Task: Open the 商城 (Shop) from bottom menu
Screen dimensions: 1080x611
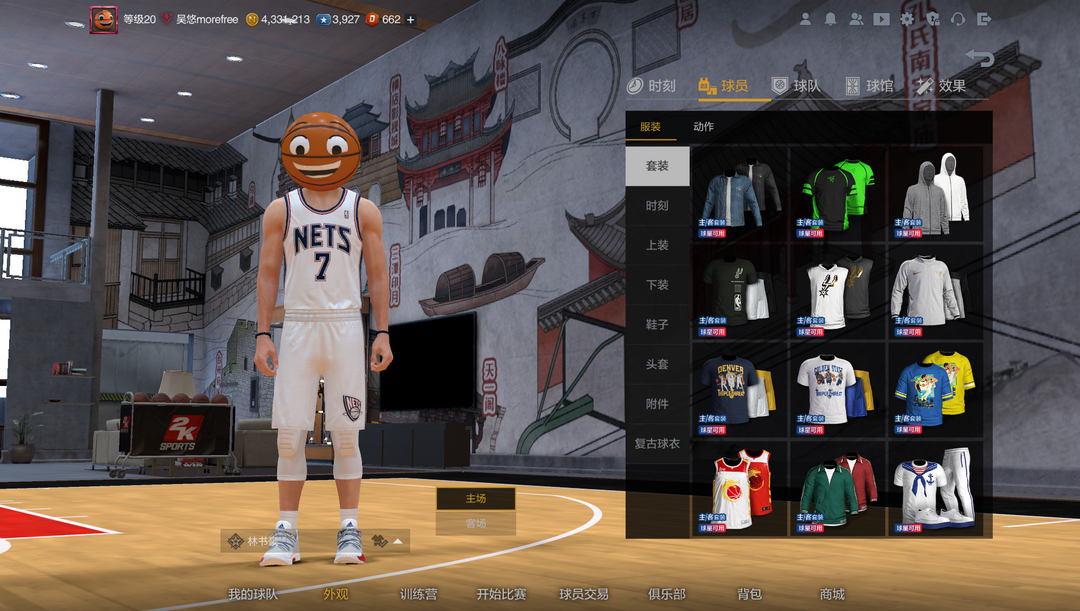Action: pos(832,594)
